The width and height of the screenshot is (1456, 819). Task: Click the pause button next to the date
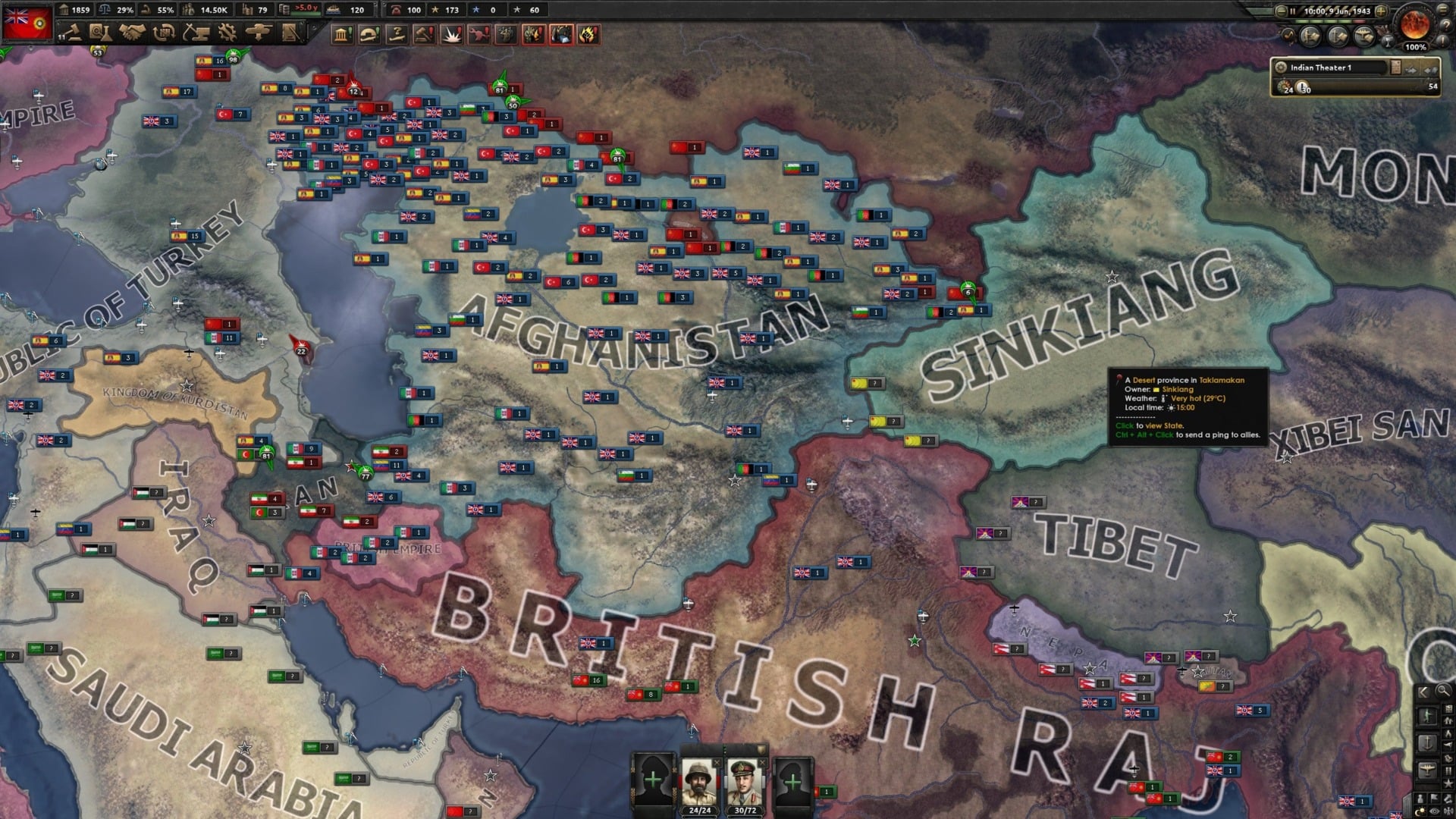tap(1293, 11)
